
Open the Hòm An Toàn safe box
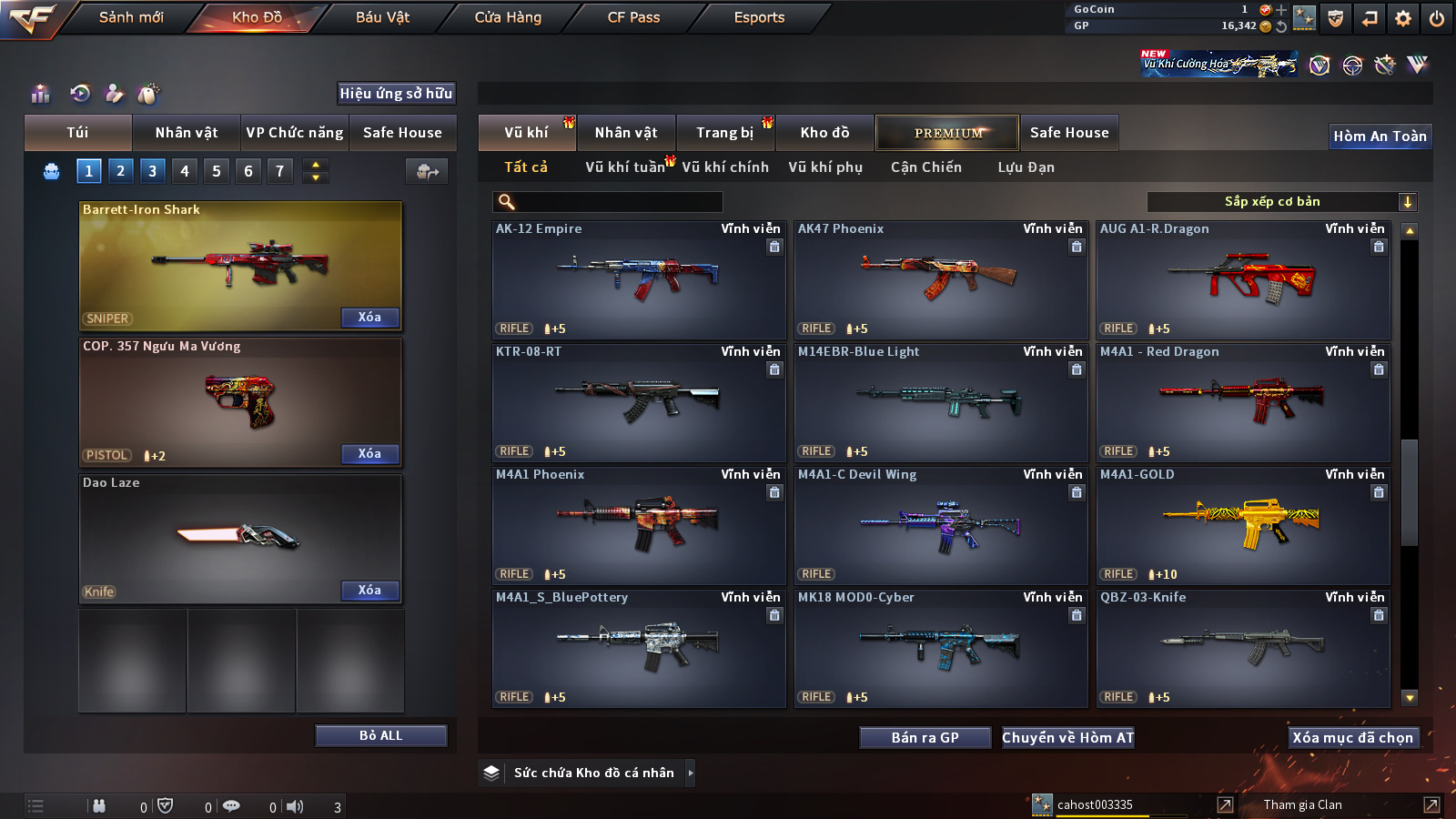(x=1380, y=136)
